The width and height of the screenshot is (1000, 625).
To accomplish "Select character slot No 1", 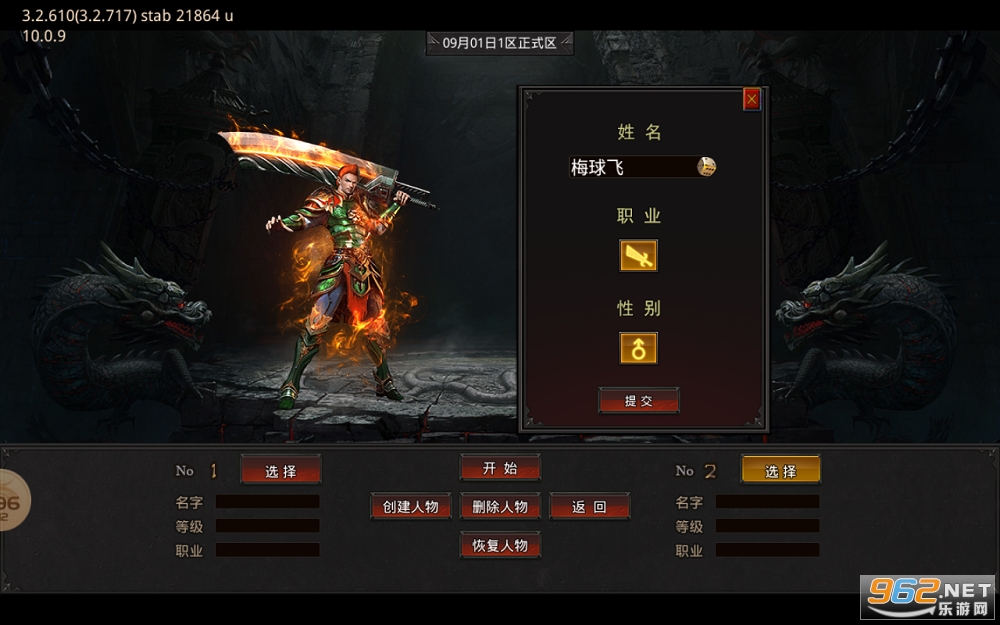I will 281,470.
